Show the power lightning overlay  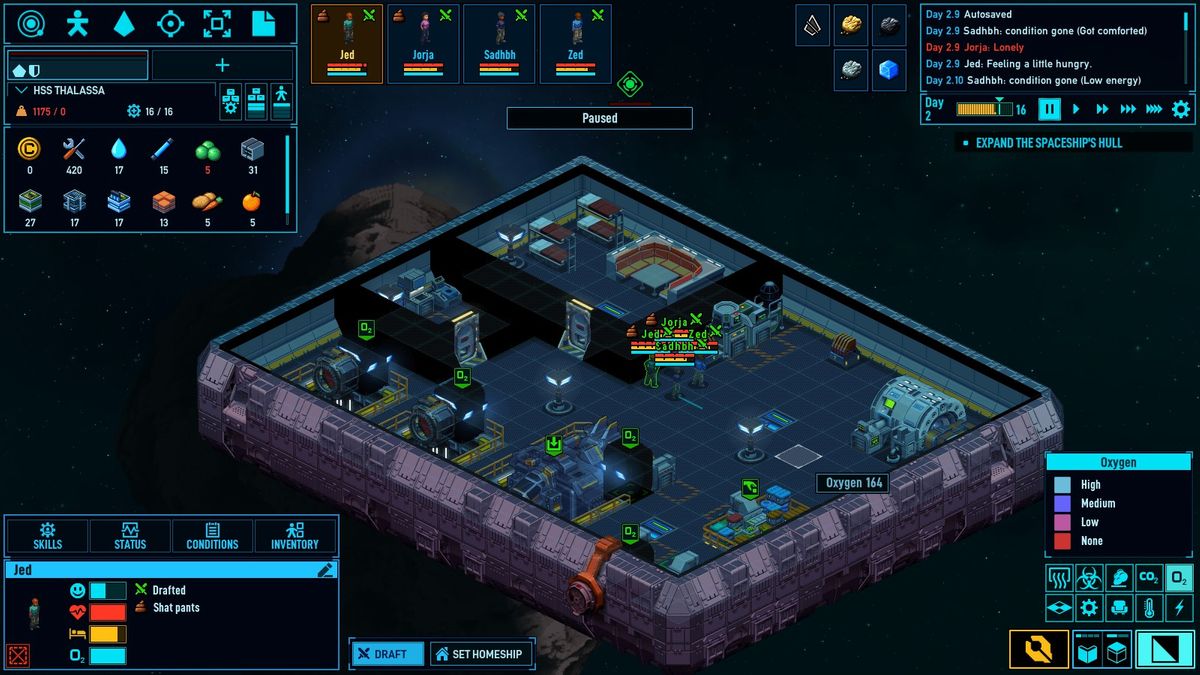(x=1180, y=607)
